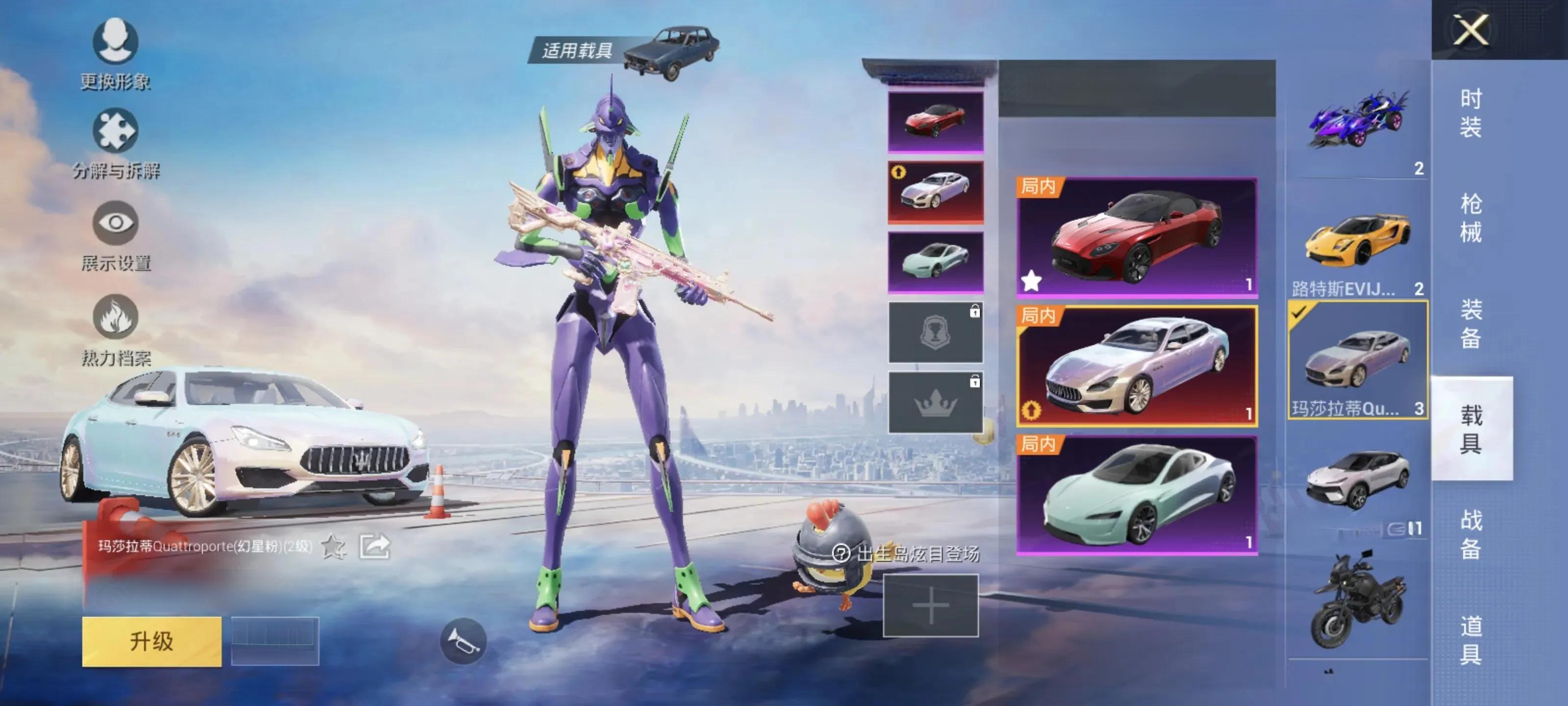Image resolution: width=1568 pixels, height=706 pixels.
Task: Select the teal roadster card
Action: tap(1136, 495)
